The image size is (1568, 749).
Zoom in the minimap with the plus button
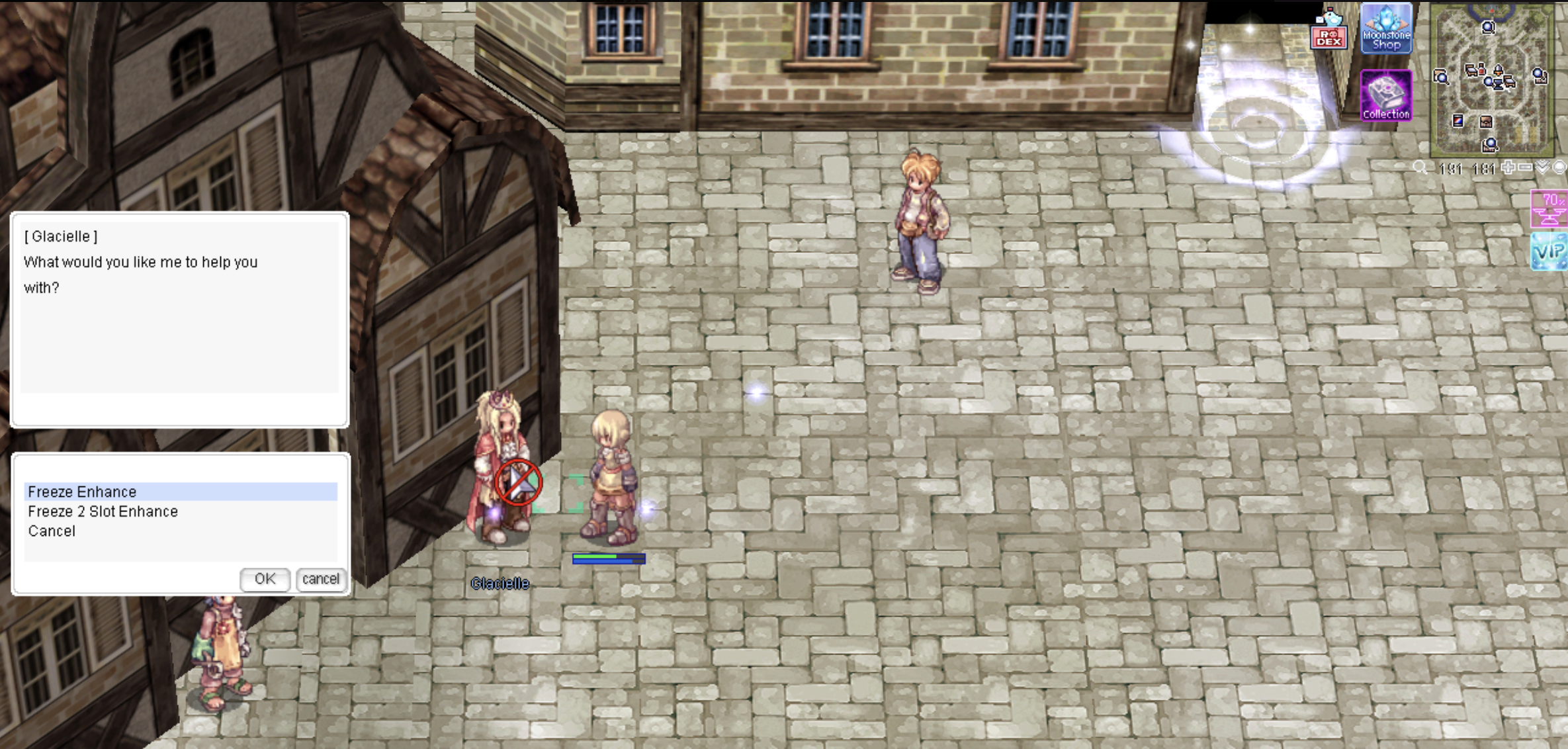click(x=1508, y=167)
